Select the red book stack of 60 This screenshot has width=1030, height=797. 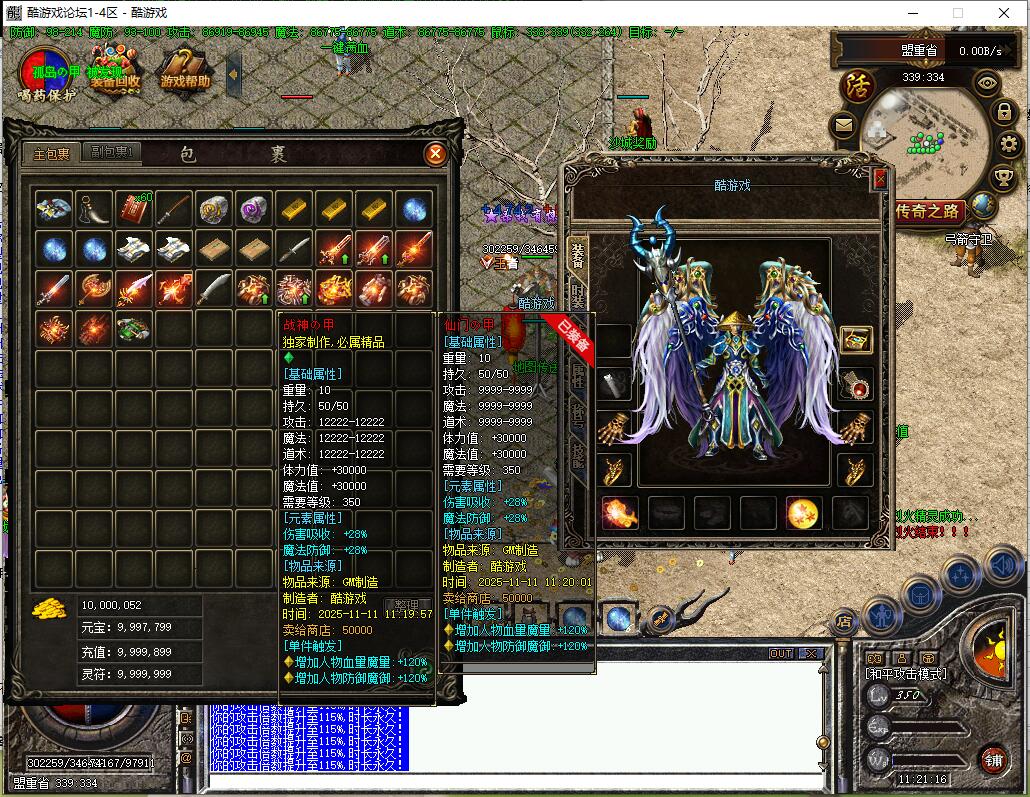pyautogui.click(x=133, y=208)
